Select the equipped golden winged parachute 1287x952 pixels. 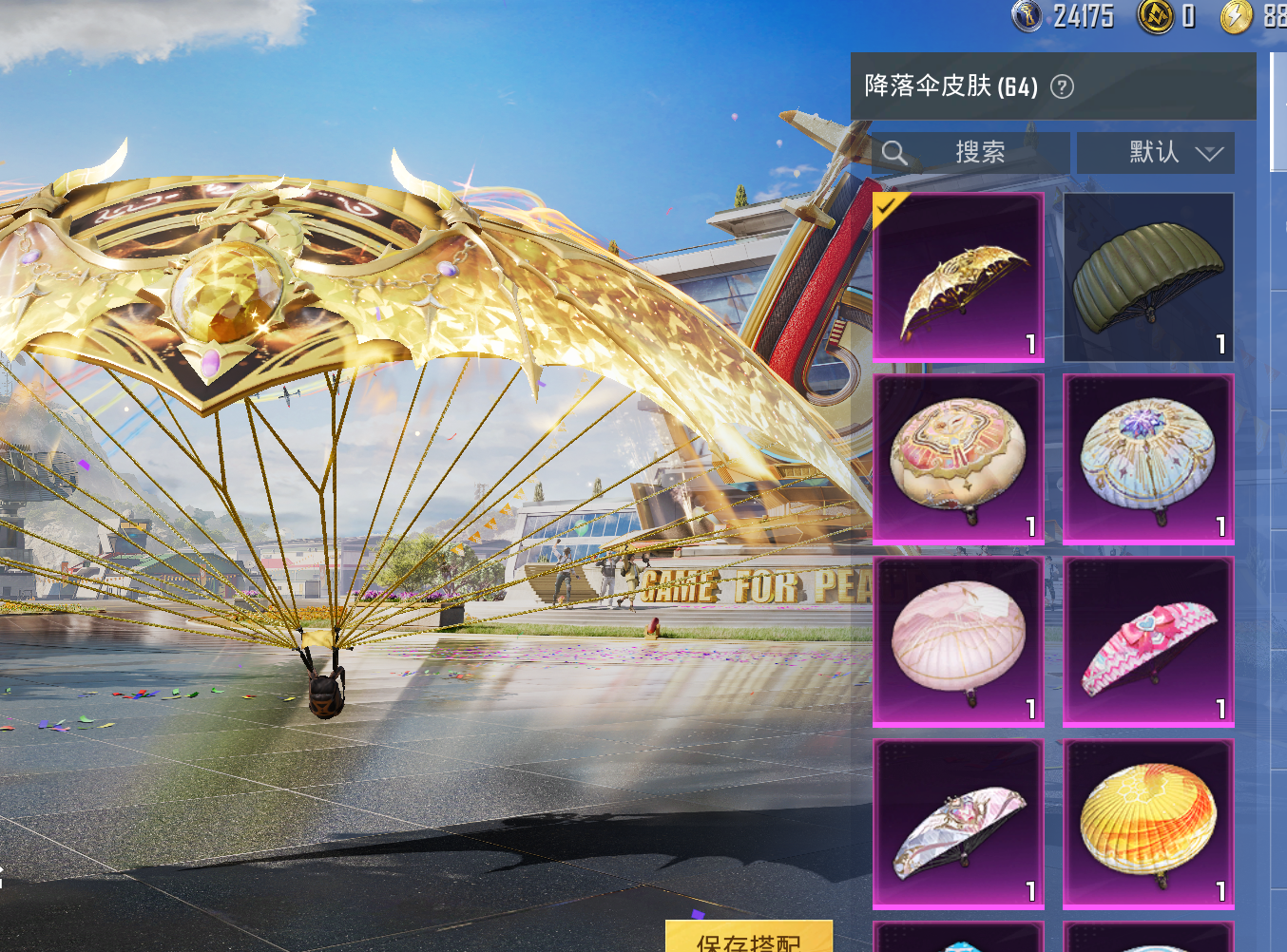(x=958, y=276)
